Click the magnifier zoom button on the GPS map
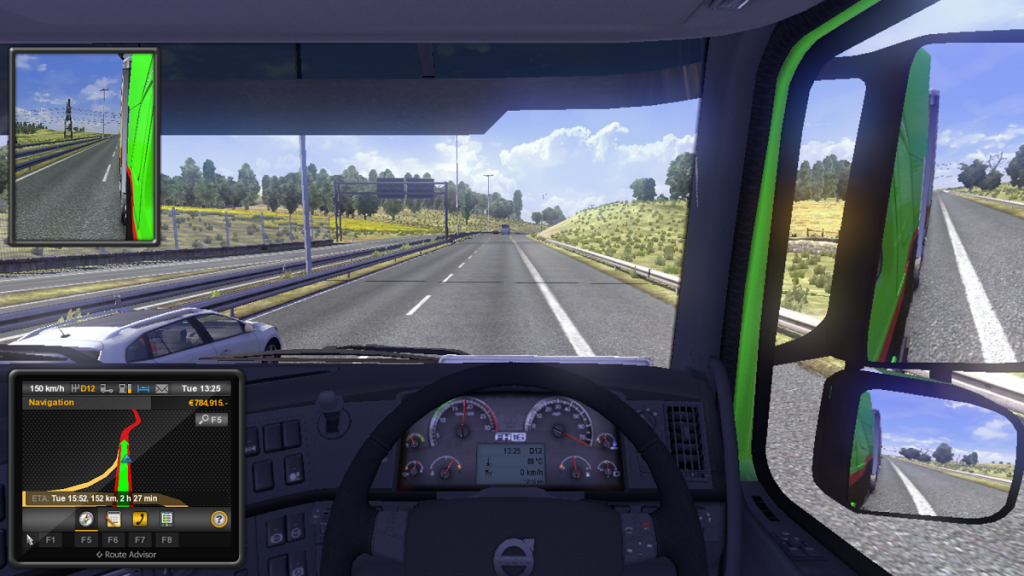 (x=211, y=420)
